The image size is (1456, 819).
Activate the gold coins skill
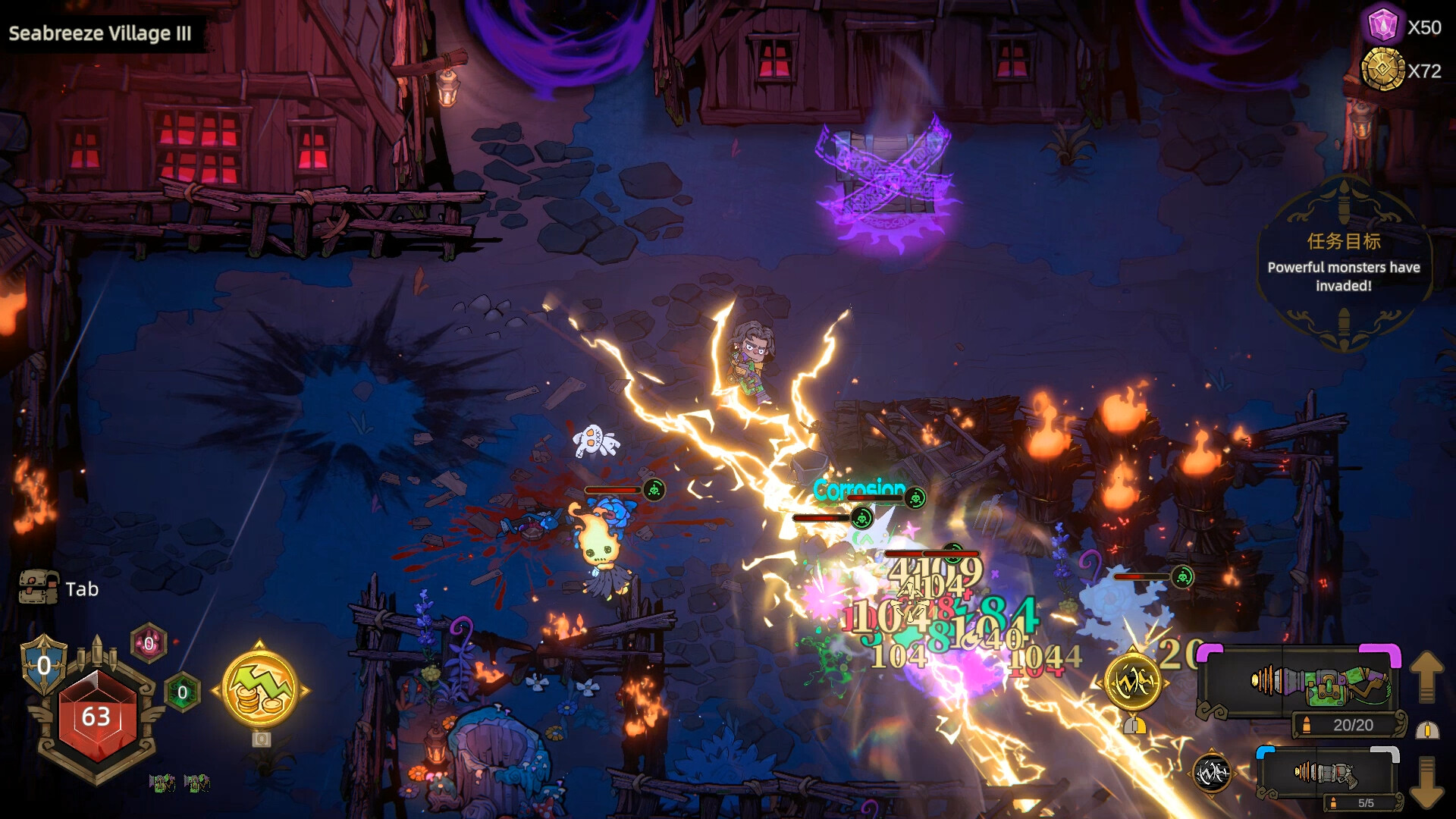click(x=260, y=689)
